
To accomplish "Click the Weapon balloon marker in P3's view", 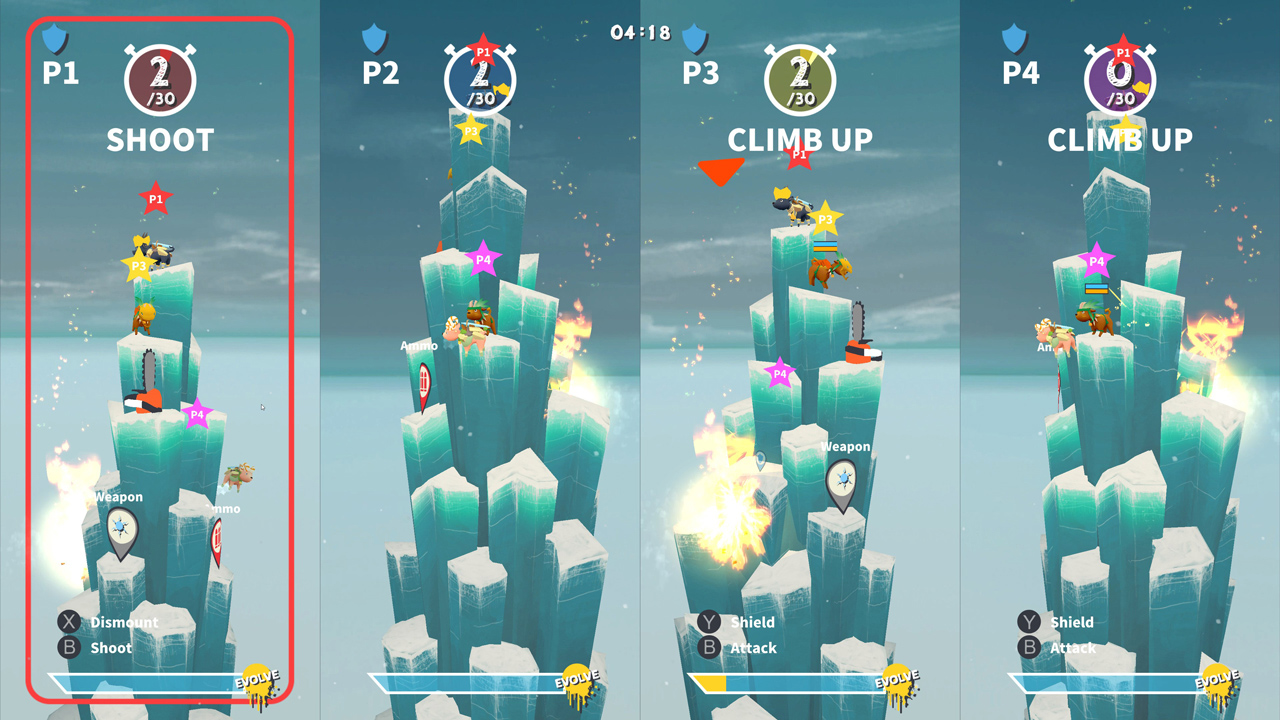I will [843, 480].
